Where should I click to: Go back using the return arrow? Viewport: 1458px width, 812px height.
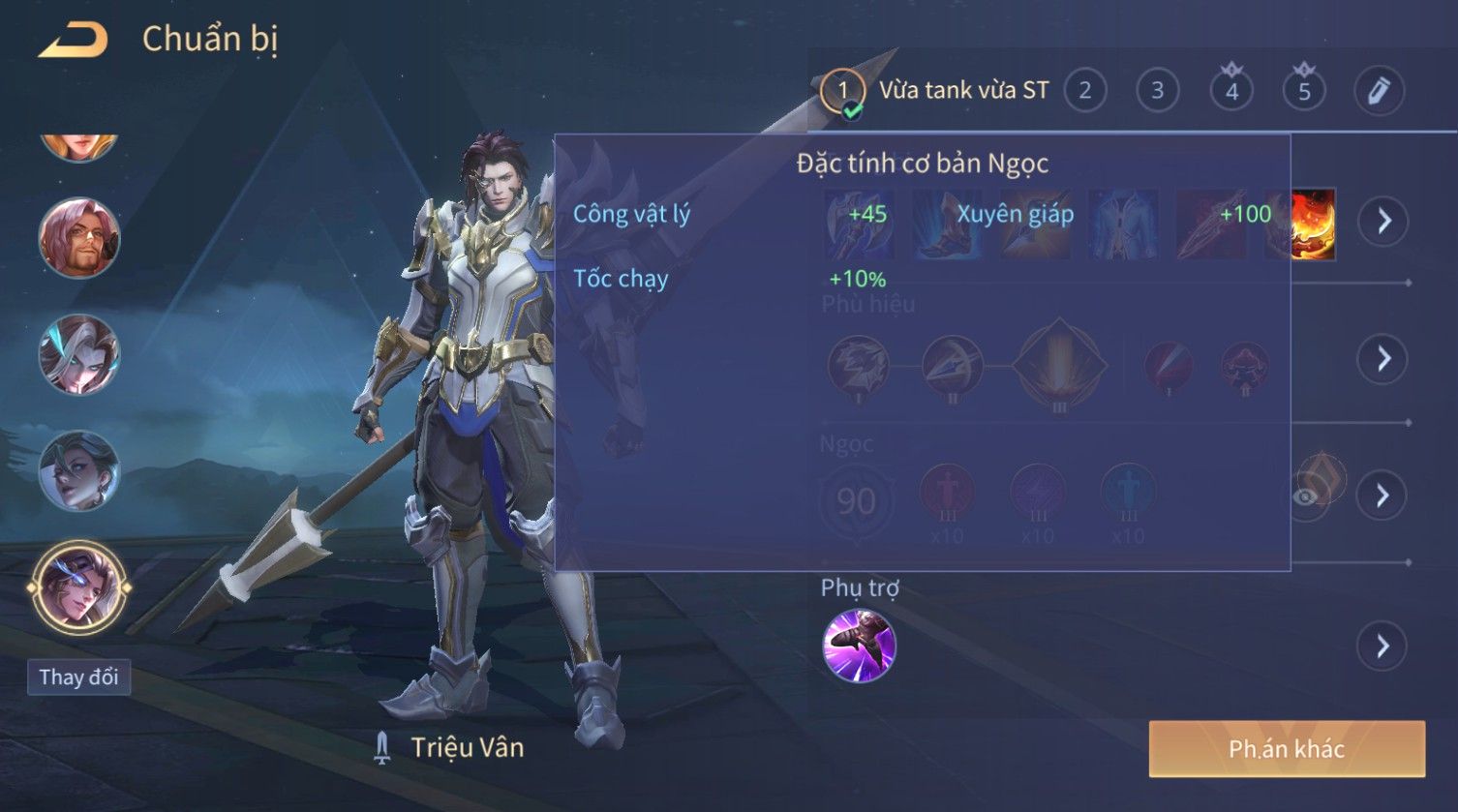tap(73, 41)
